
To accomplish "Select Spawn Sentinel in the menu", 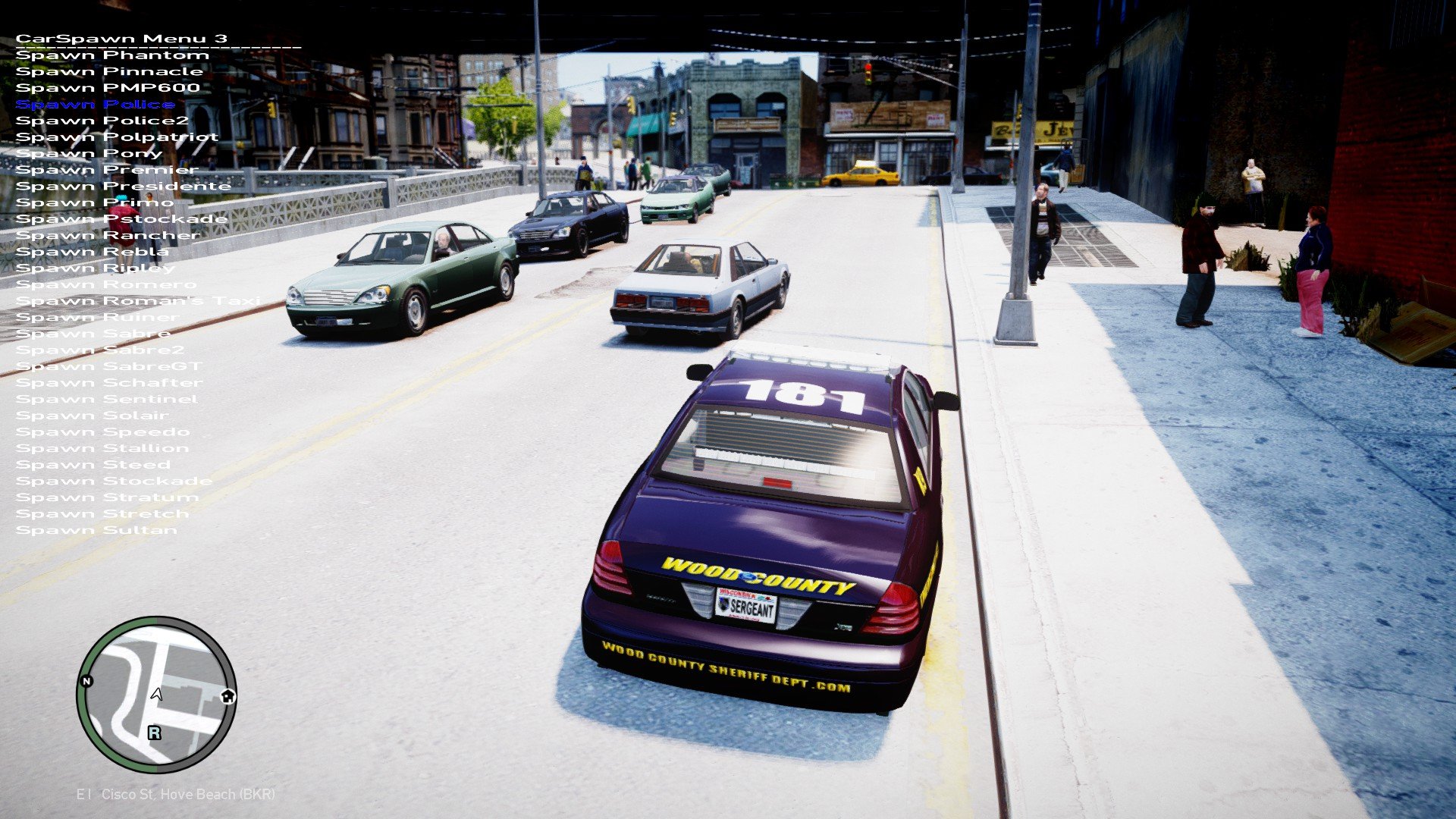I will pyautogui.click(x=106, y=400).
